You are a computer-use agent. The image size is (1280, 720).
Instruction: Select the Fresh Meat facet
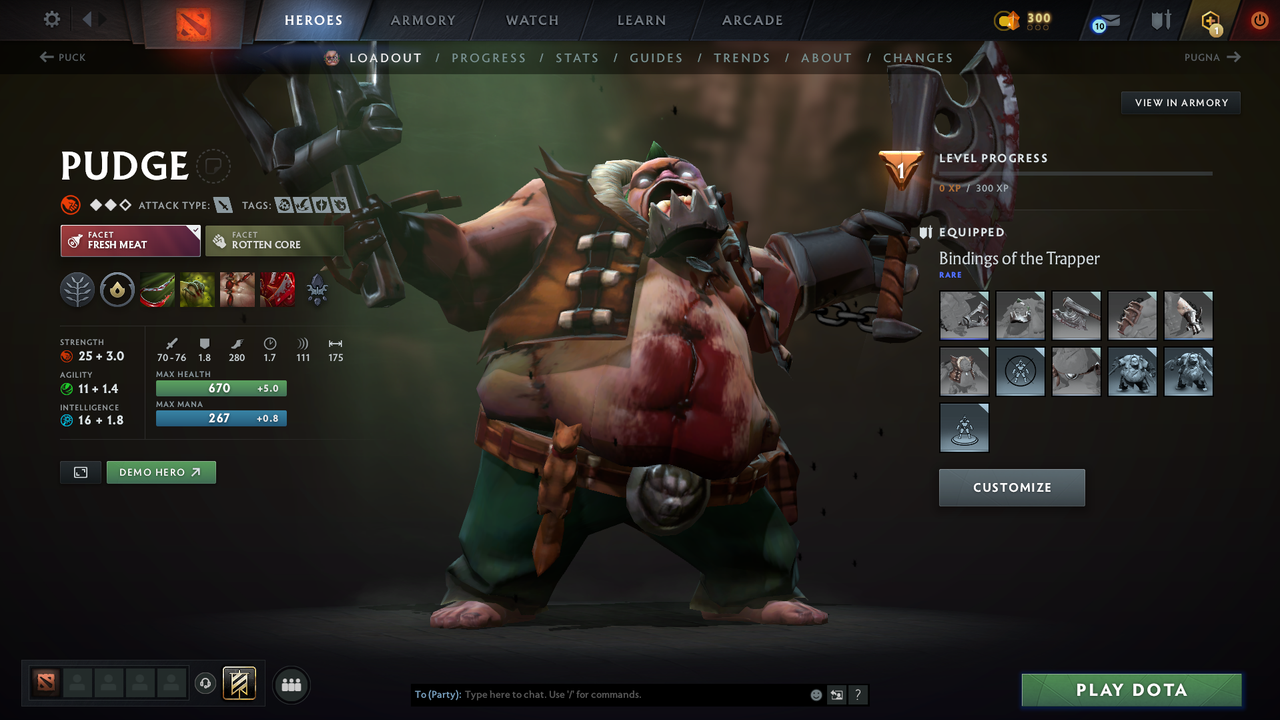(130, 240)
